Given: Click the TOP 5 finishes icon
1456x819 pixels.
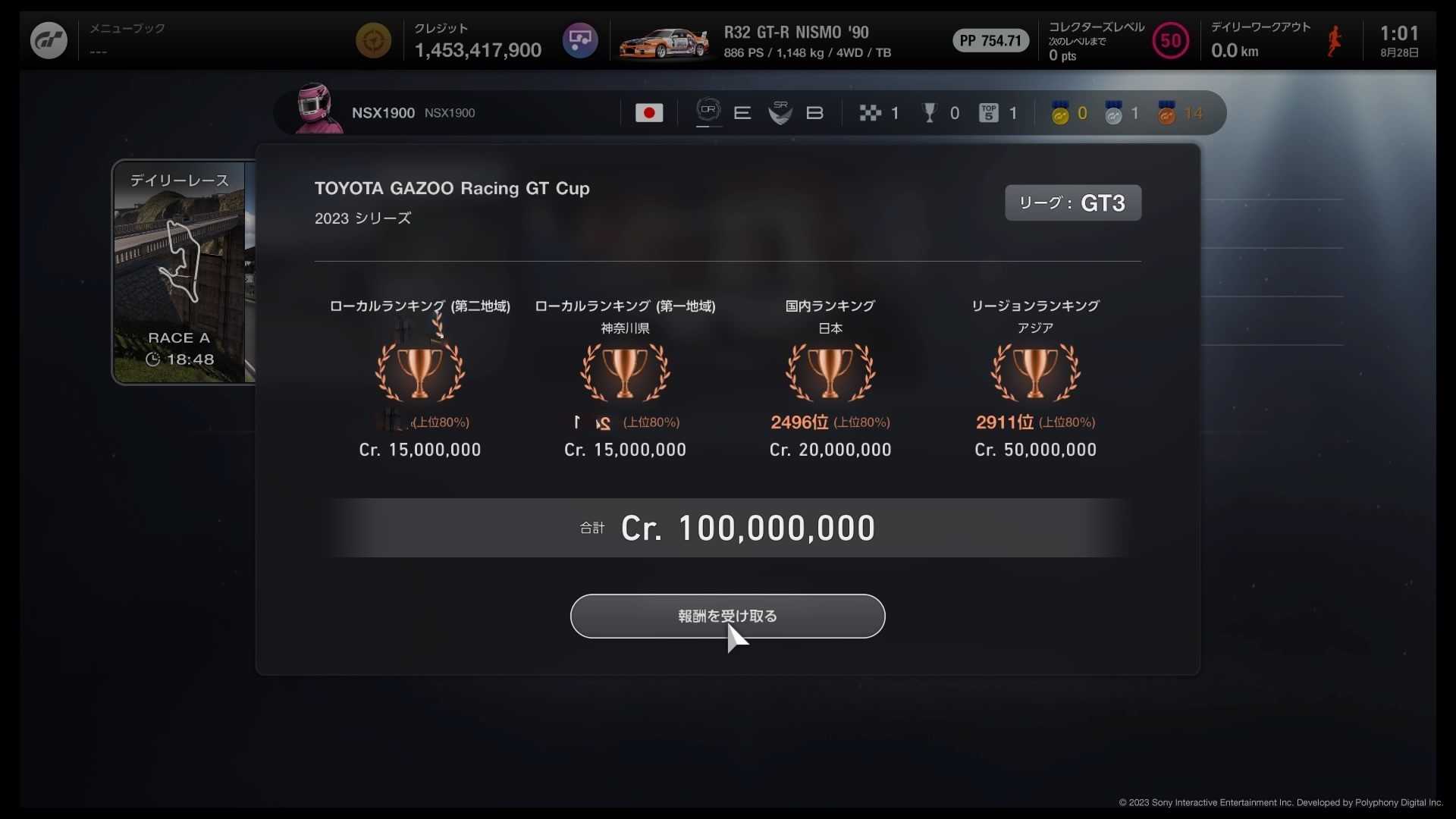Looking at the screenshot, I should [x=987, y=112].
